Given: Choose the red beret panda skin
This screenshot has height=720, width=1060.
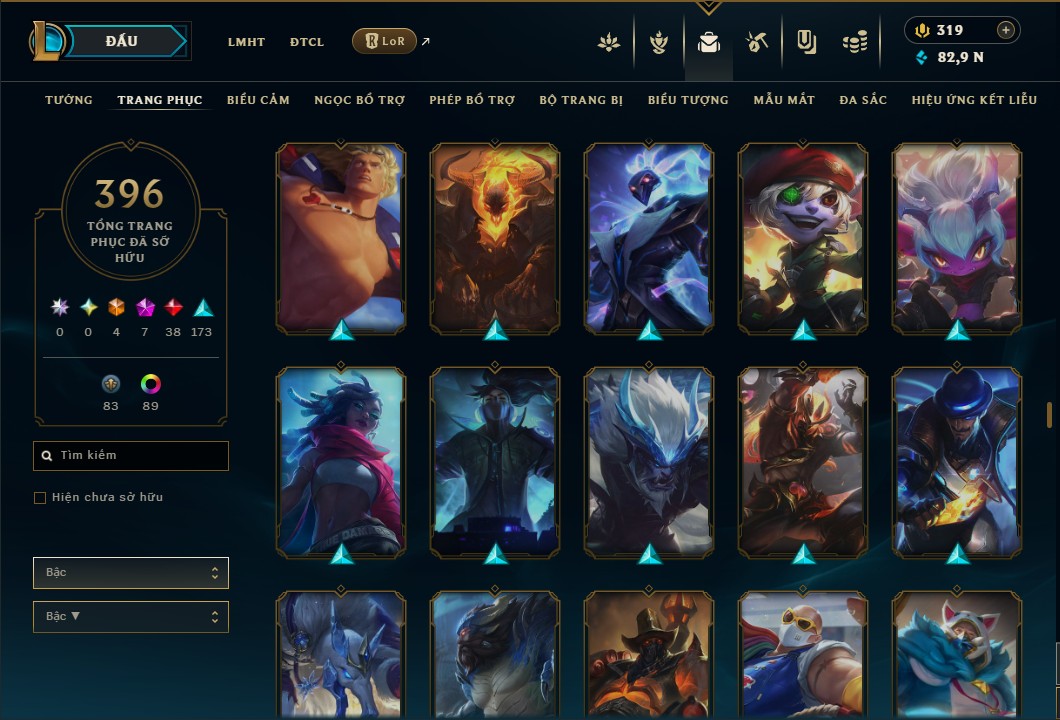Looking at the screenshot, I should pyautogui.click(x=803, y=237).
